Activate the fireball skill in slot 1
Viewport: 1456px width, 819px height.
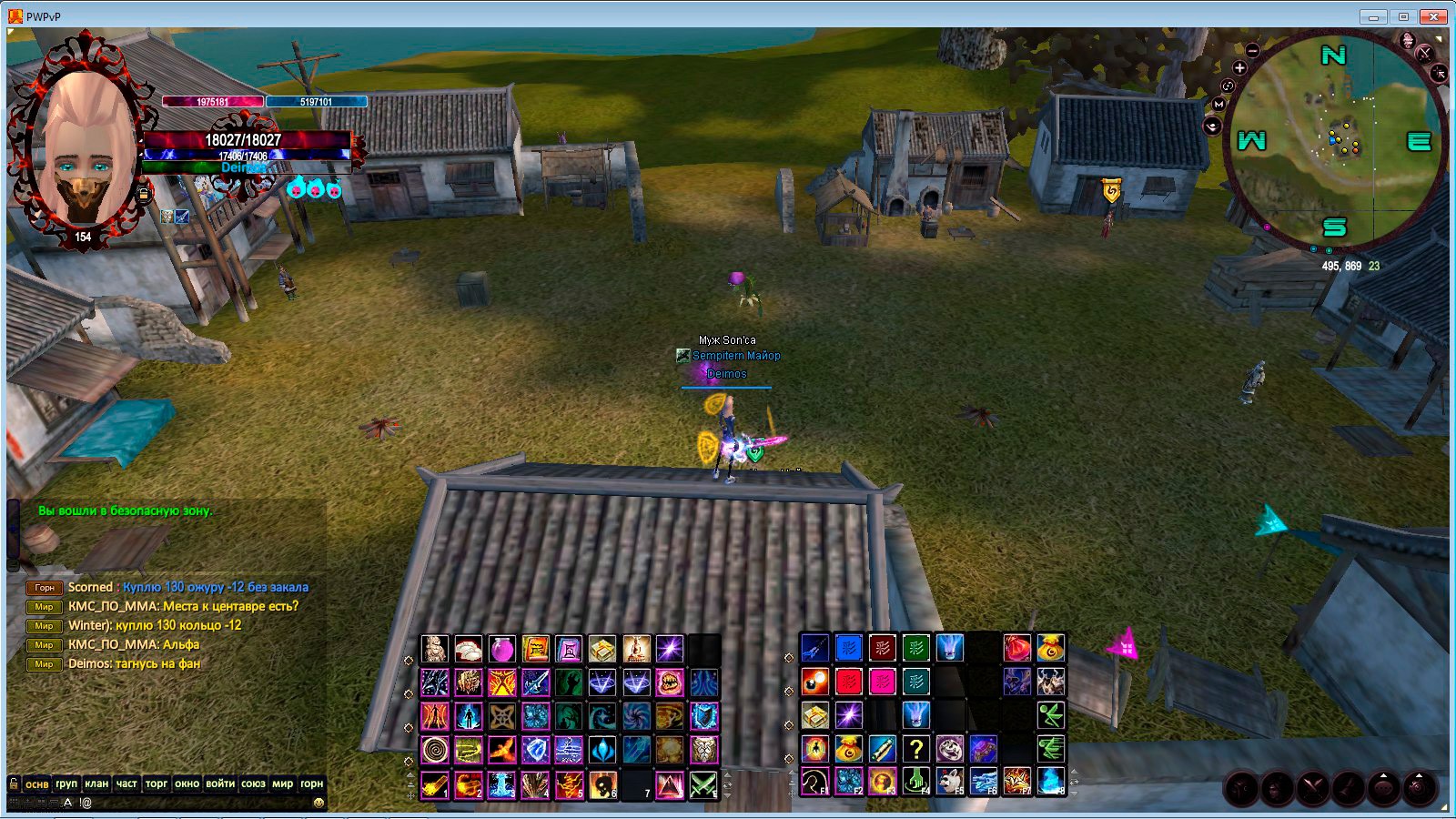coord(435,784)
